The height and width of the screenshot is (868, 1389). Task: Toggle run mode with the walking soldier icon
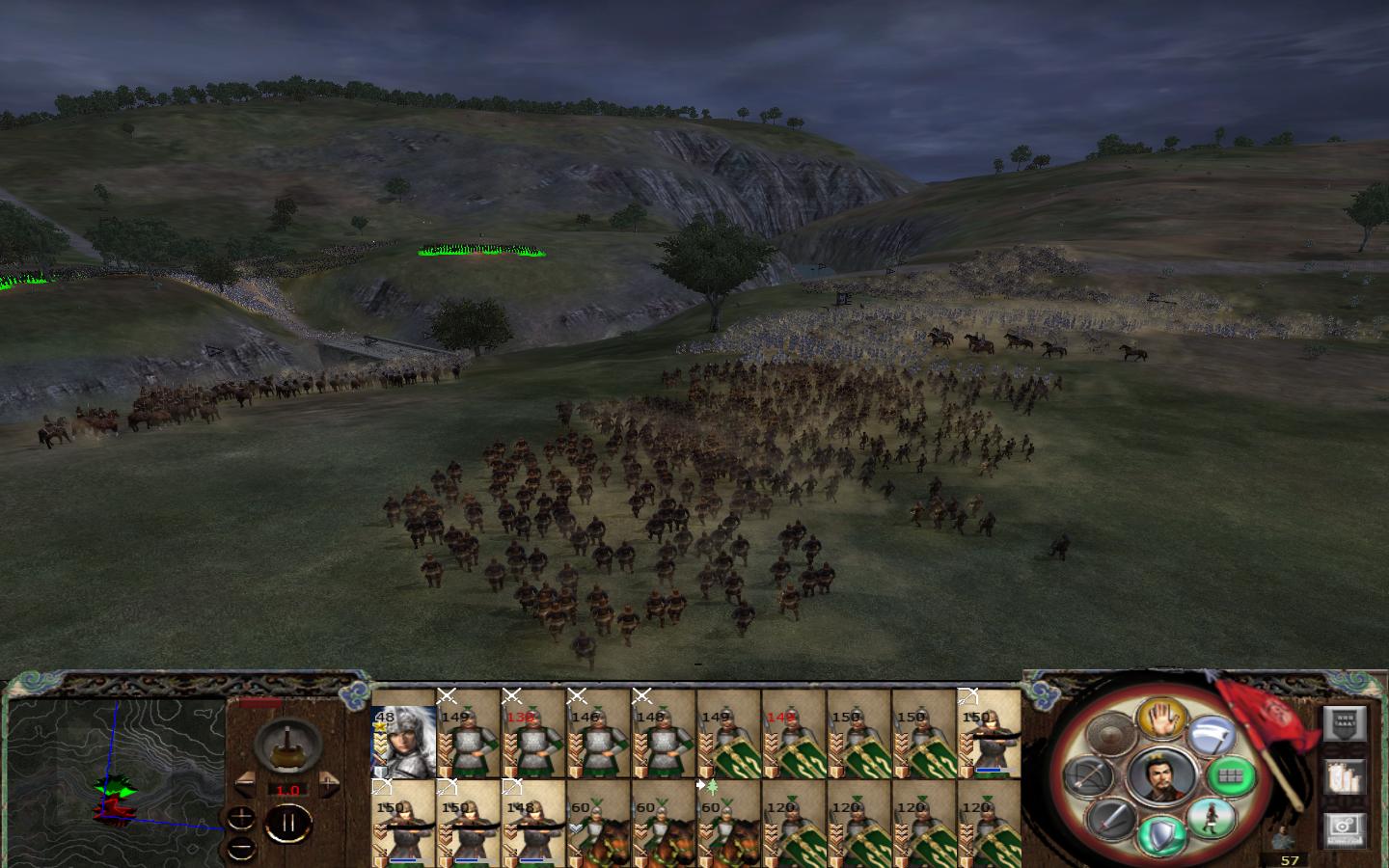[1212, 817]
